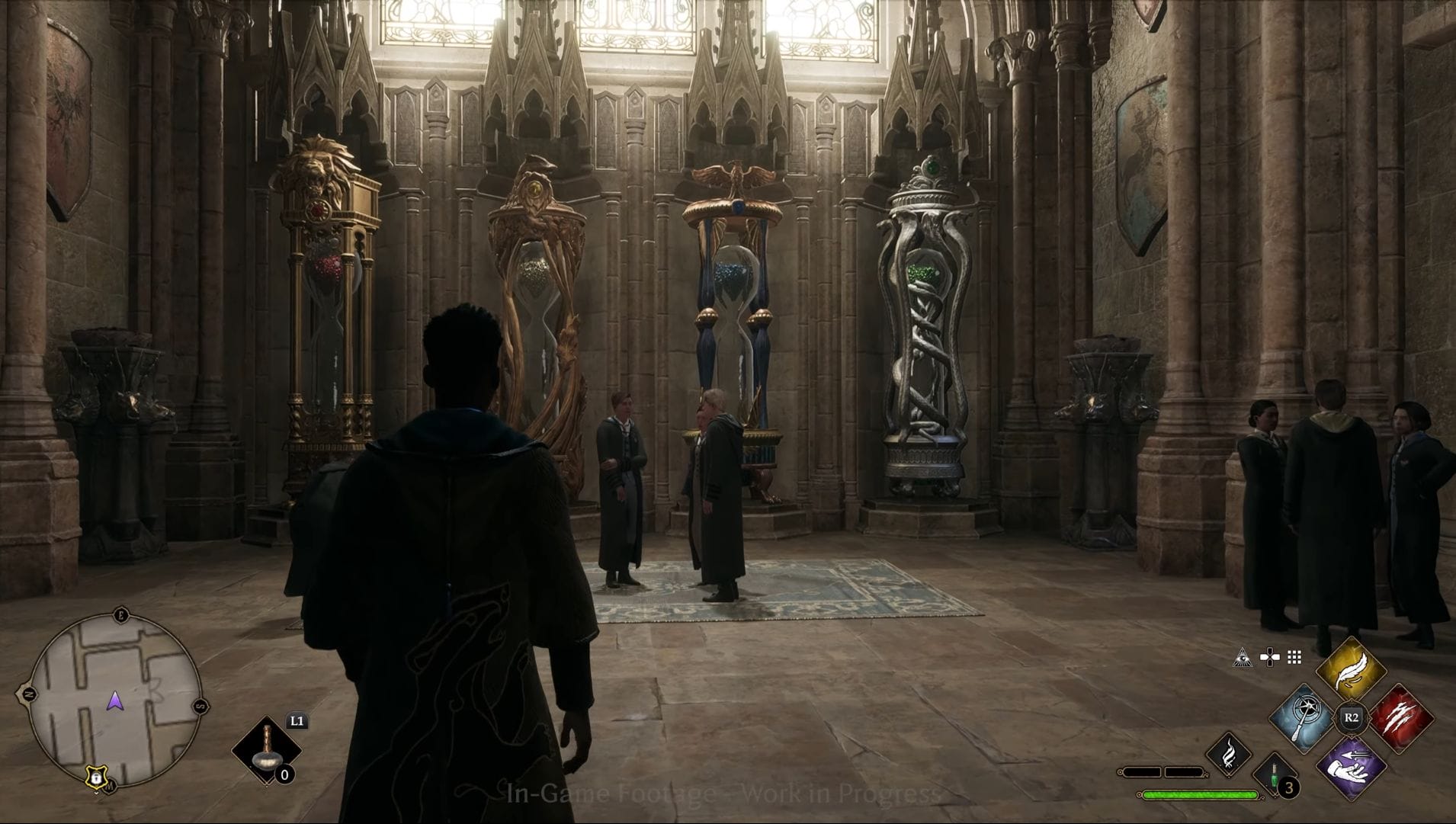Viewport: 1456px width, 824px height.
Task: Click the eye-in-triangle Revelio icon
Action: coord(1243,657)
